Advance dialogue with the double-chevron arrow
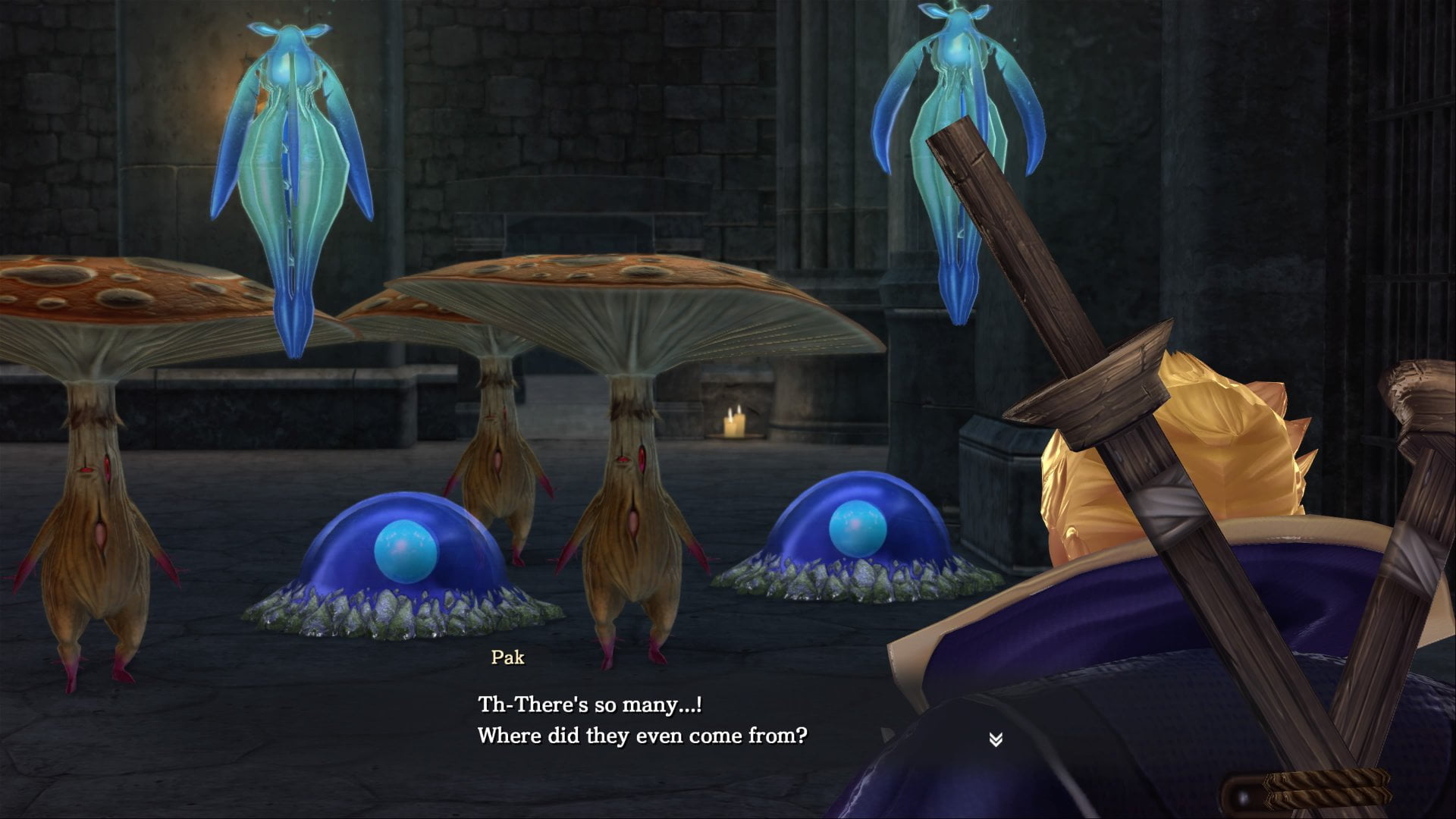 [x=996, y=739]
